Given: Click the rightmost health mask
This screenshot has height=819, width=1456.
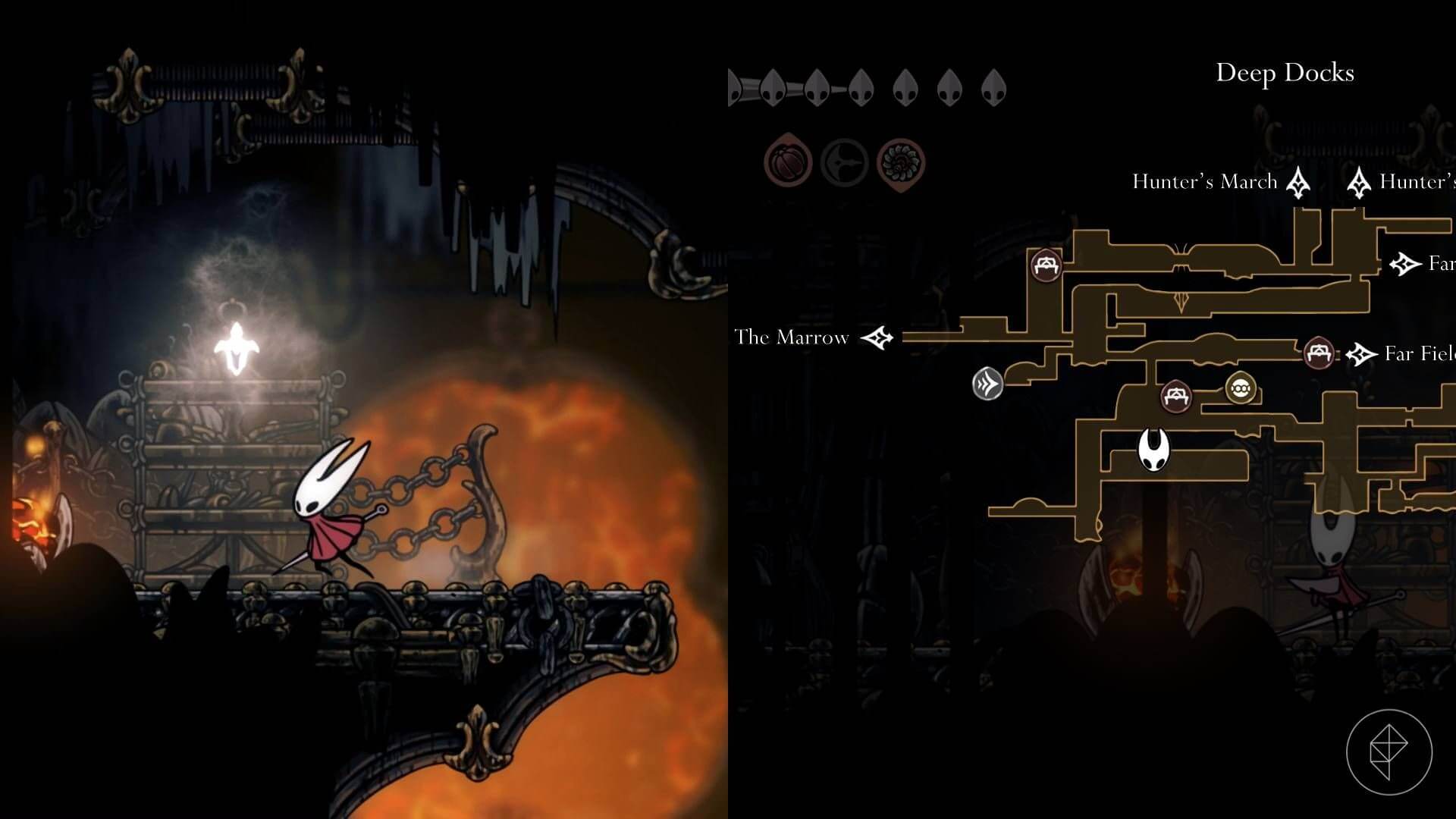Looking at the screenshot, I should click(x=992, y=86).
